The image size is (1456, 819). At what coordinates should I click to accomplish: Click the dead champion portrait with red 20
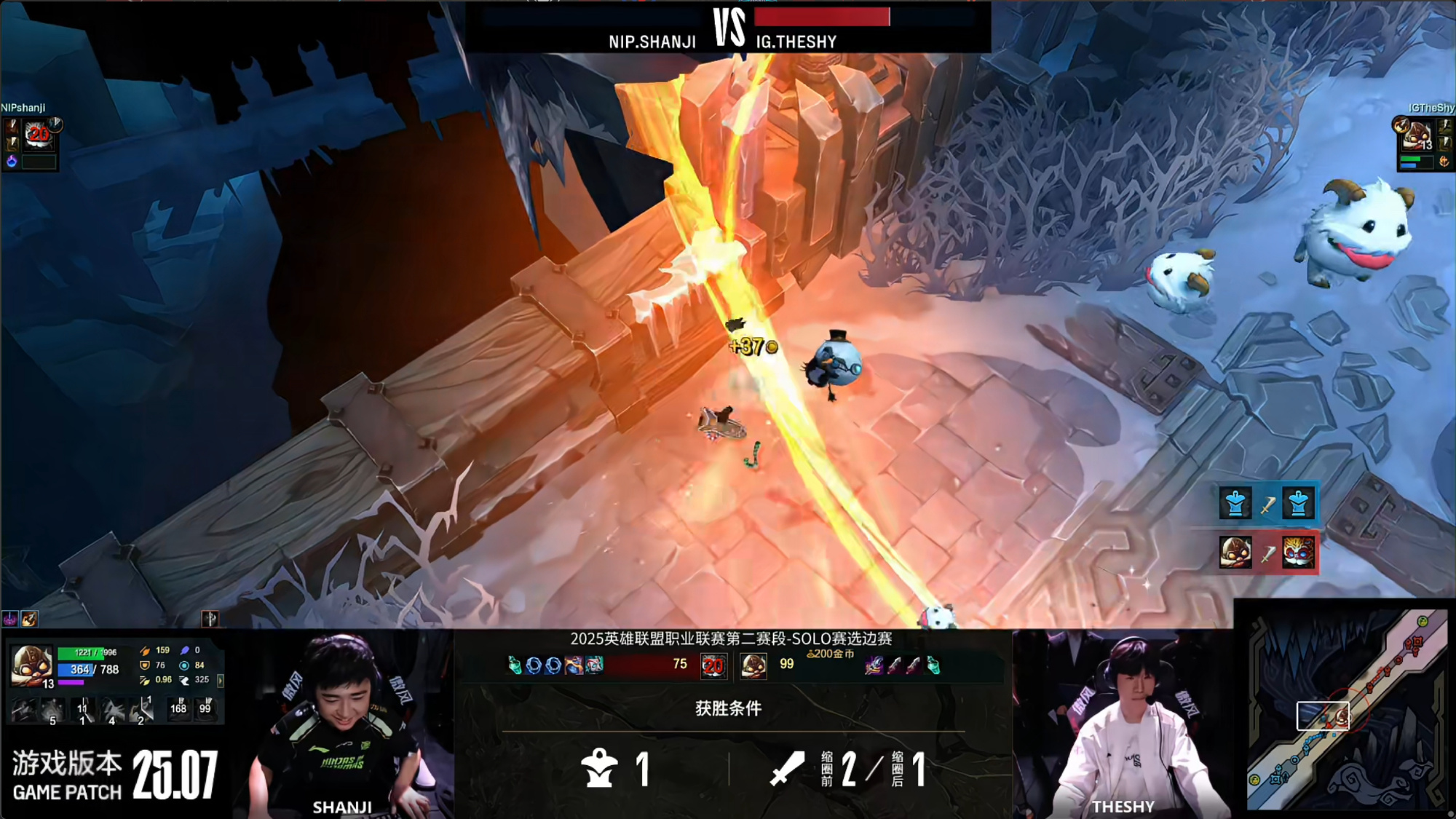point(713,665)
